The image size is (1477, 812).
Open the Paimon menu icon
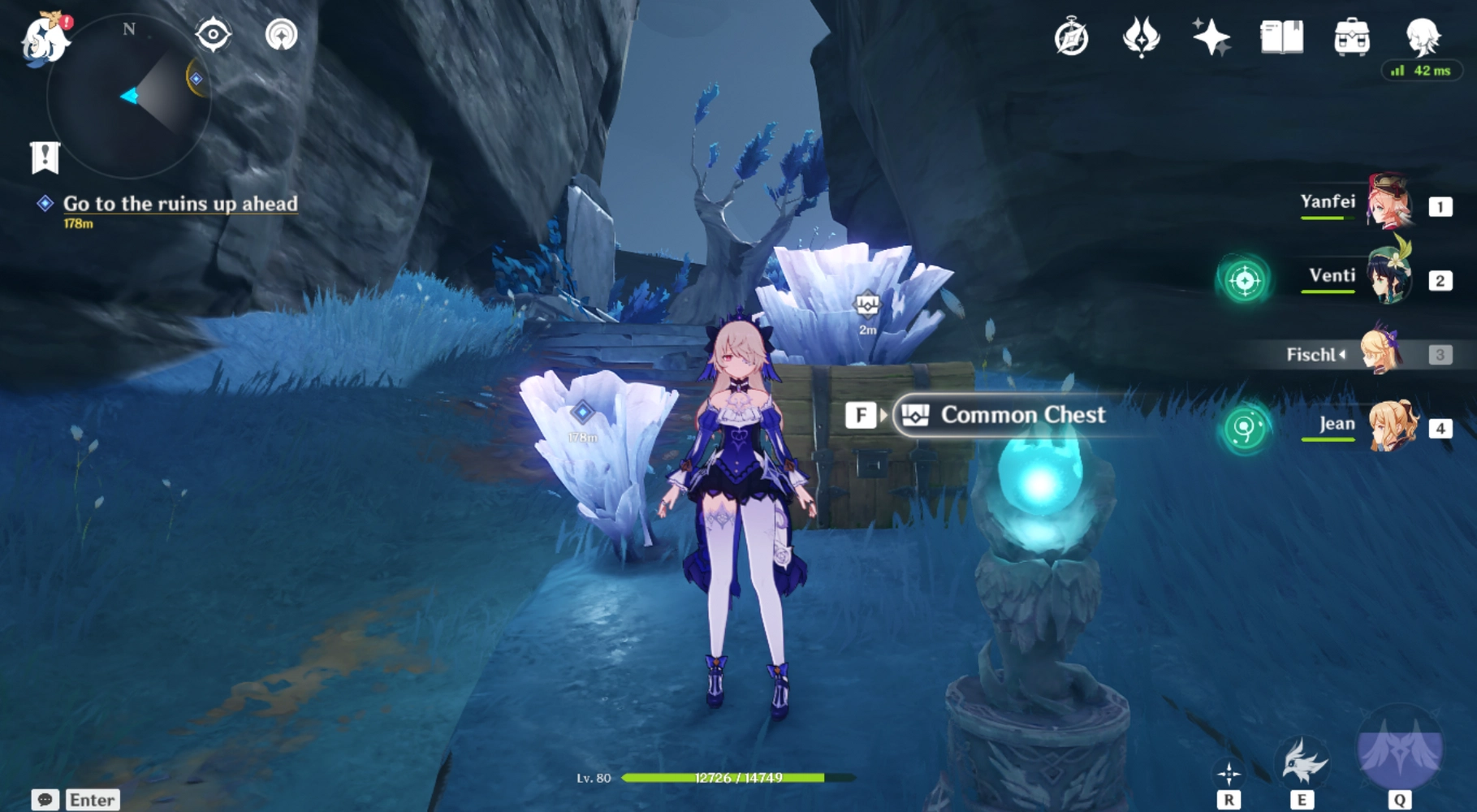(46, 39)
